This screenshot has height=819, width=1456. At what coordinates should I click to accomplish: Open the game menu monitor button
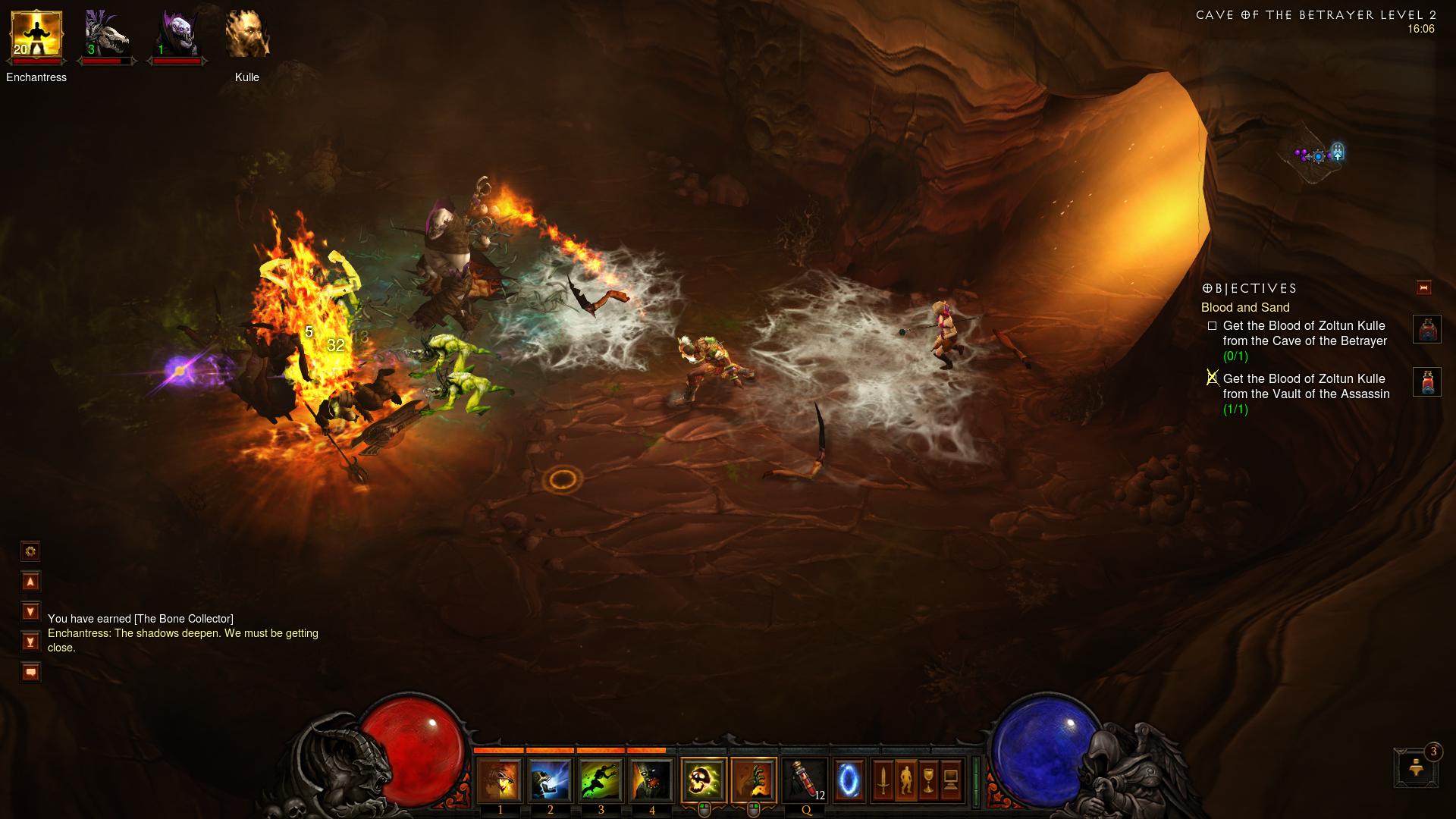point(951,780)
